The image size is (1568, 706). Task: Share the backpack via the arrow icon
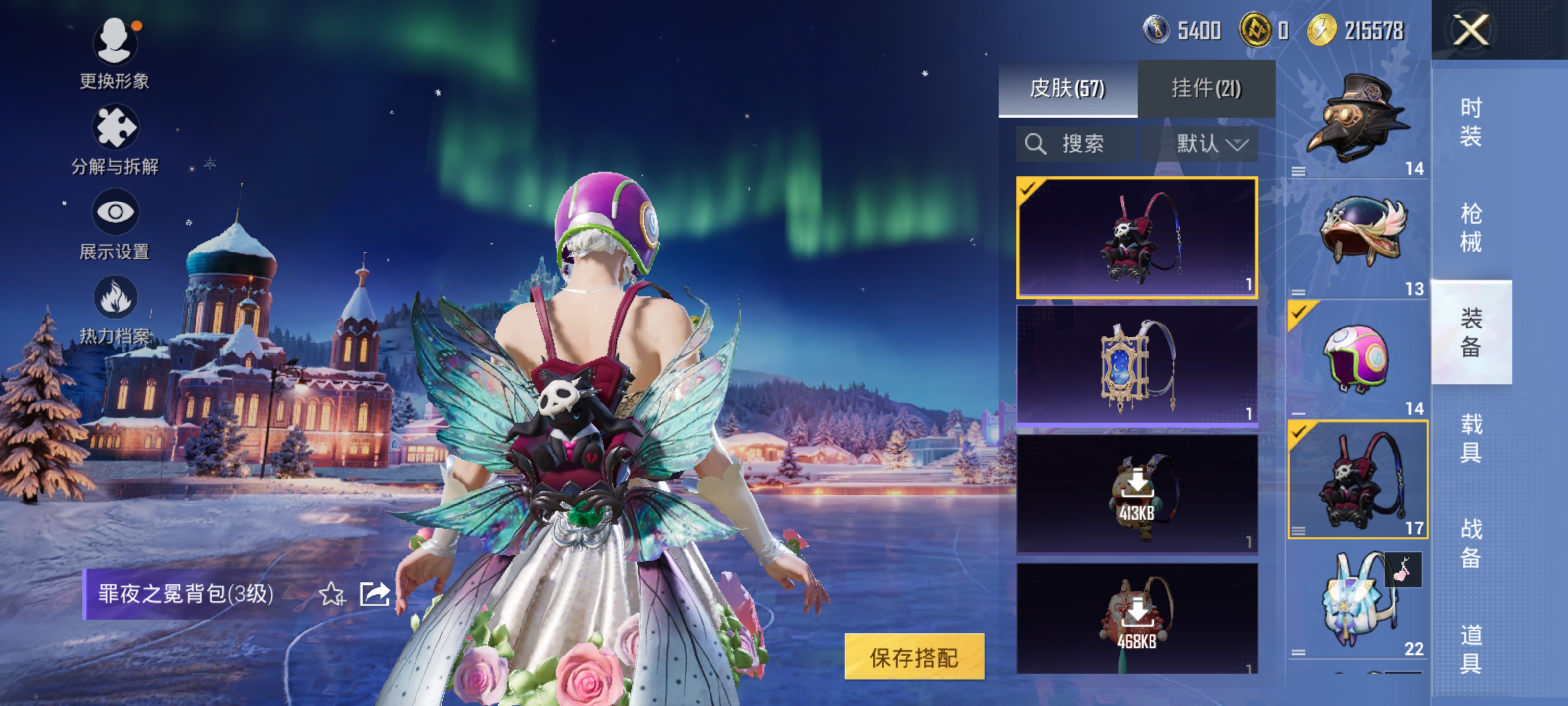click(x=374, y=594)
